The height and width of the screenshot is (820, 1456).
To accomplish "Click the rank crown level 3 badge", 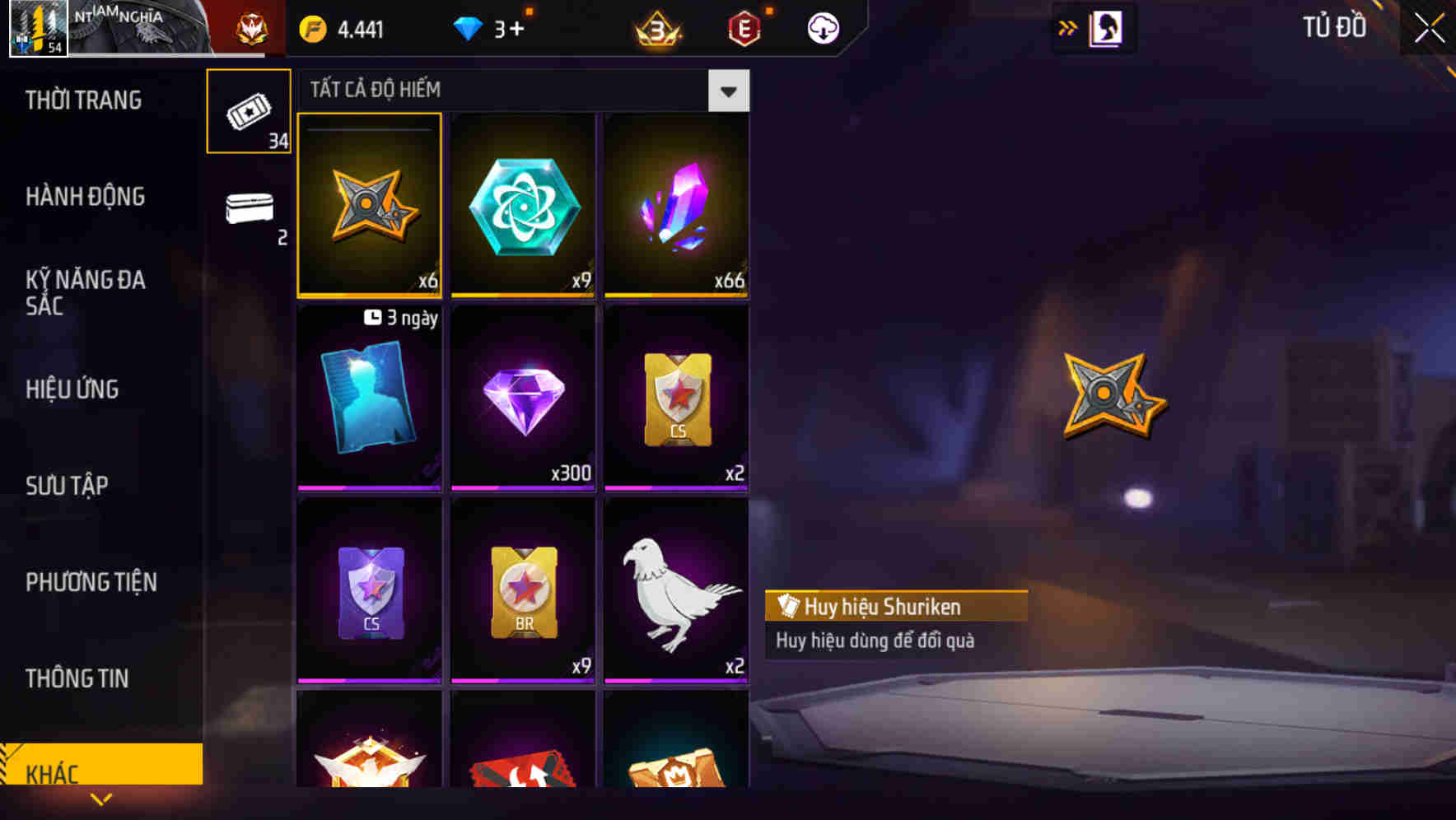I will [x=656, y=27].
